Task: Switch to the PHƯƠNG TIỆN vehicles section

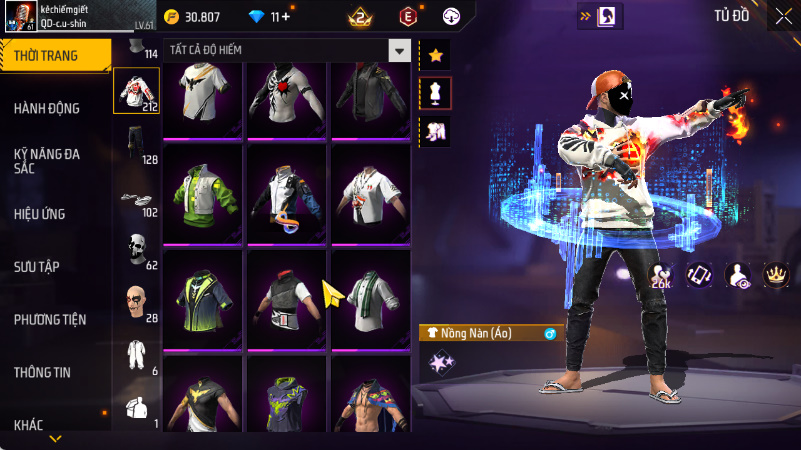Action: tap(50, 320)
